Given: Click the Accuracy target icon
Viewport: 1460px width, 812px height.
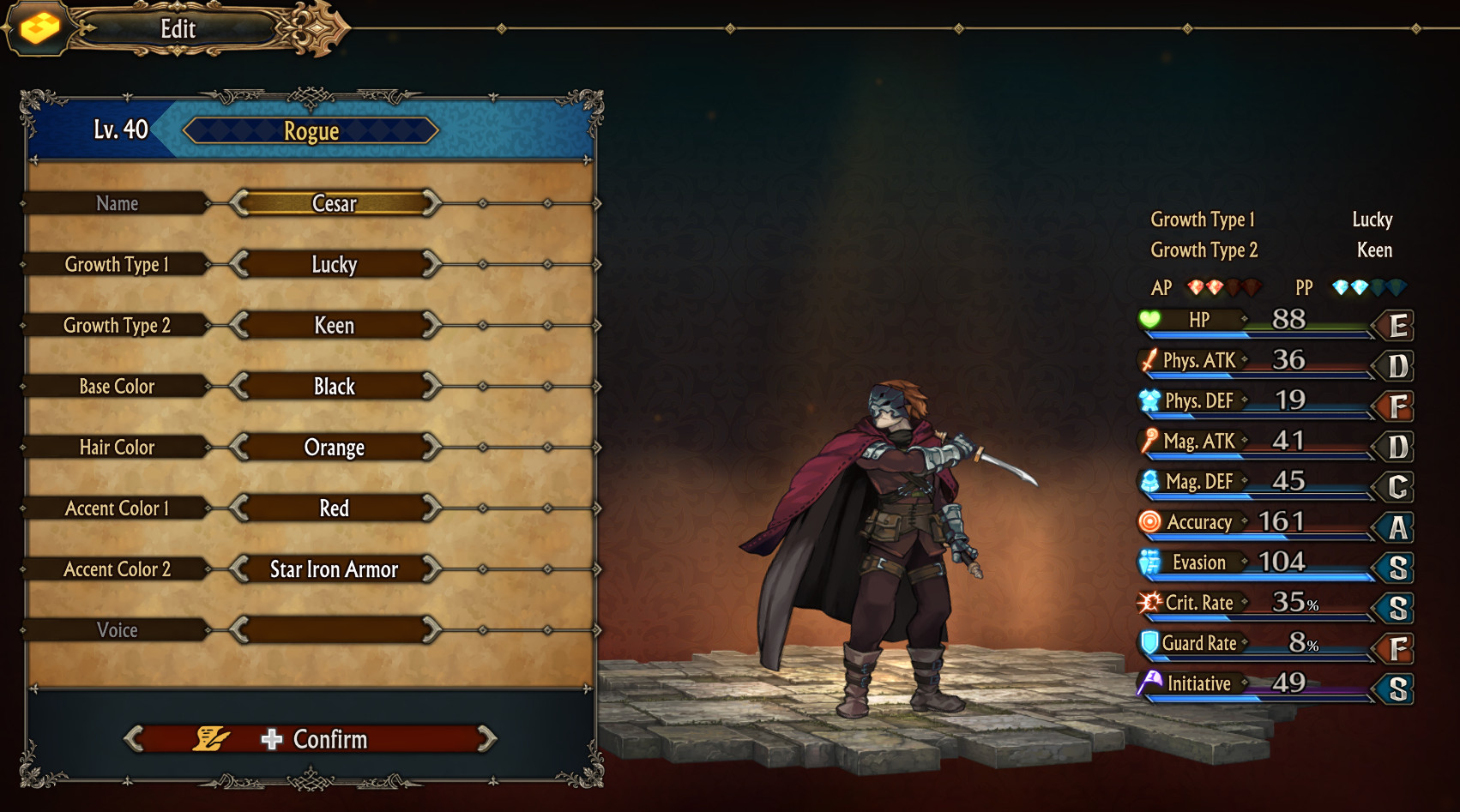Looking at the screenshot, I should coord(1149,521).
